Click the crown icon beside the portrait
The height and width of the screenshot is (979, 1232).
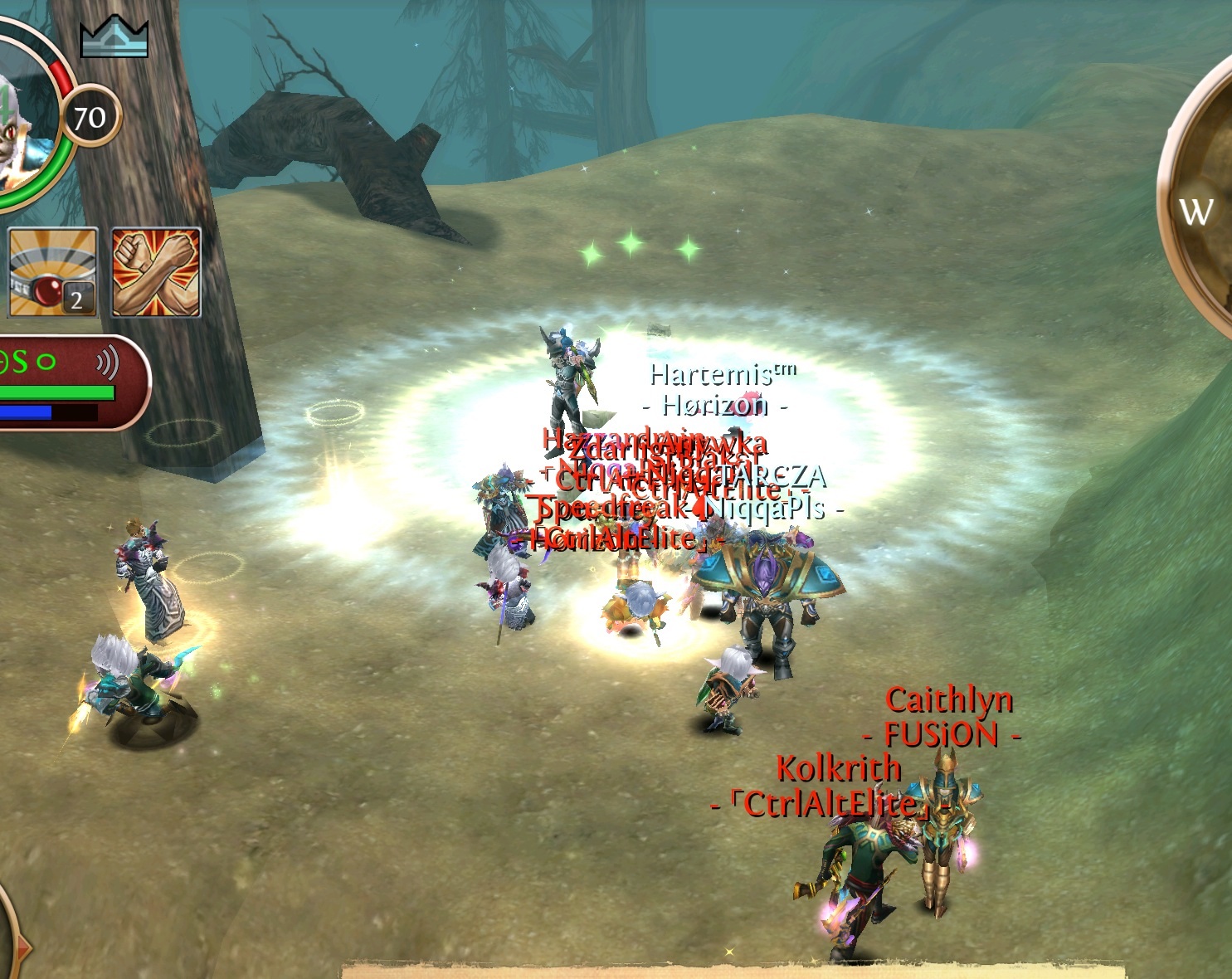pos(114,37)
